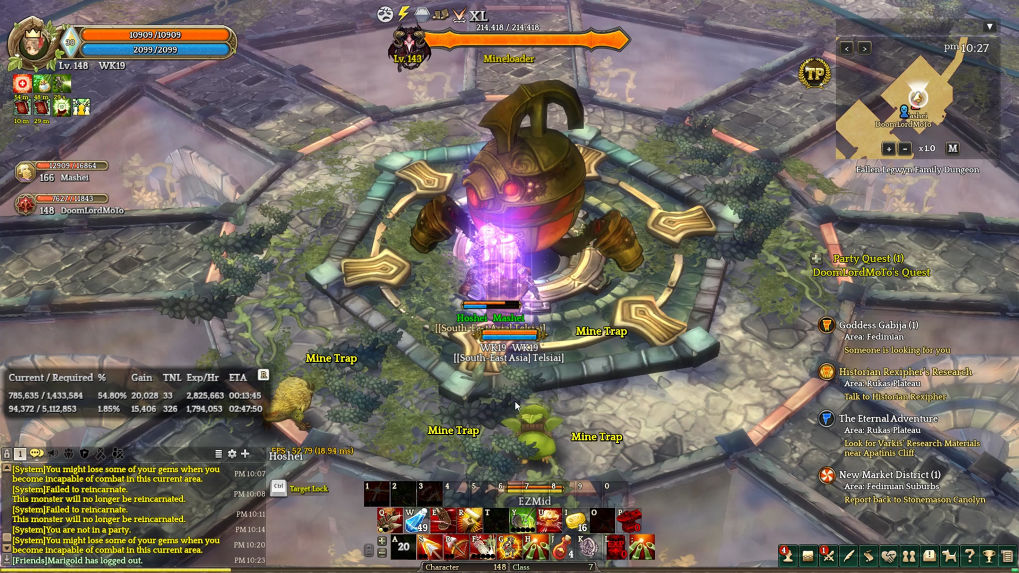Select party member Mashet's frame
The width and height of the screenshot is (1019, 573).
(x=58, y=172)
